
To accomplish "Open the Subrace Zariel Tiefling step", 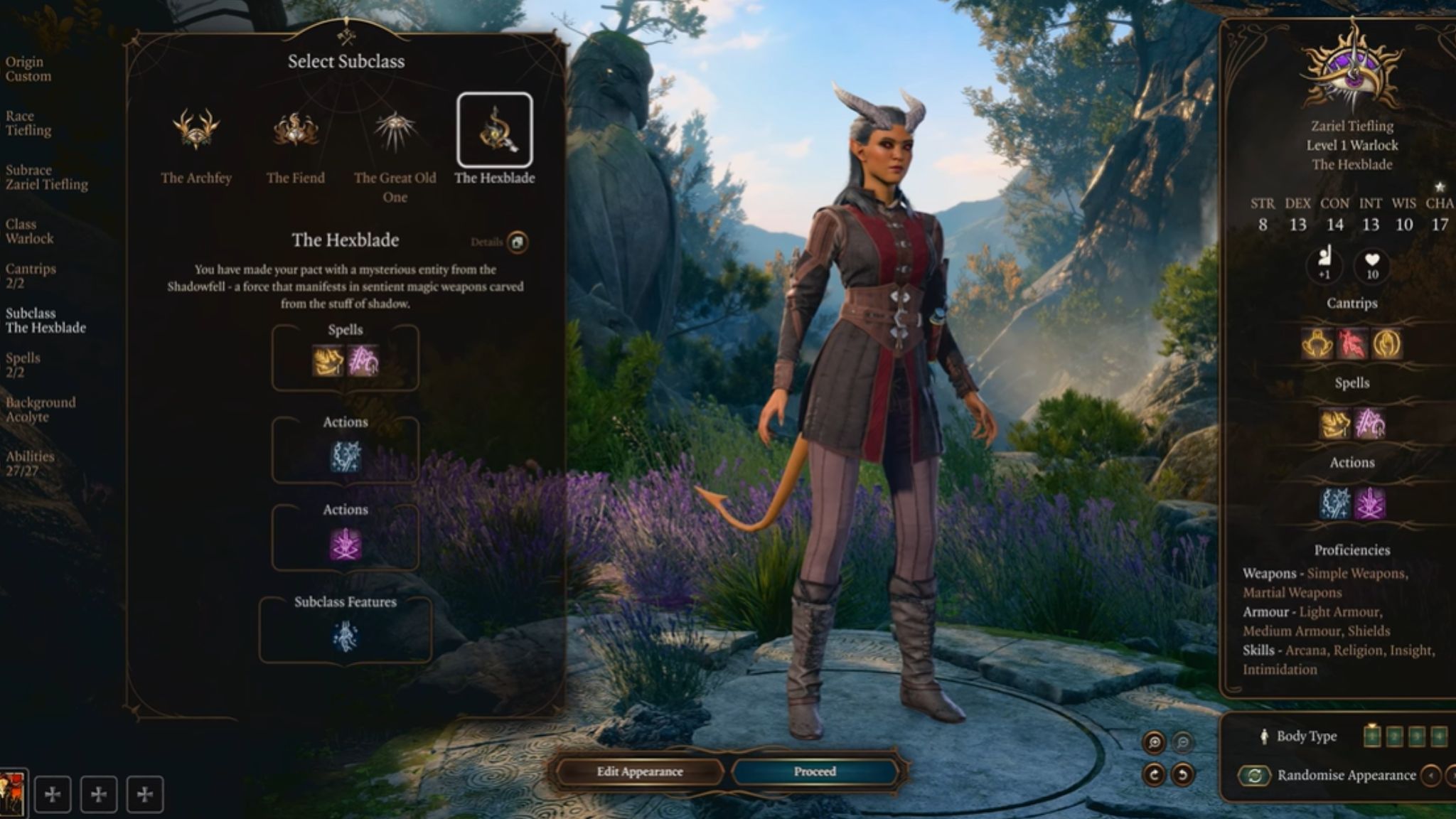I will coord(47,177).
